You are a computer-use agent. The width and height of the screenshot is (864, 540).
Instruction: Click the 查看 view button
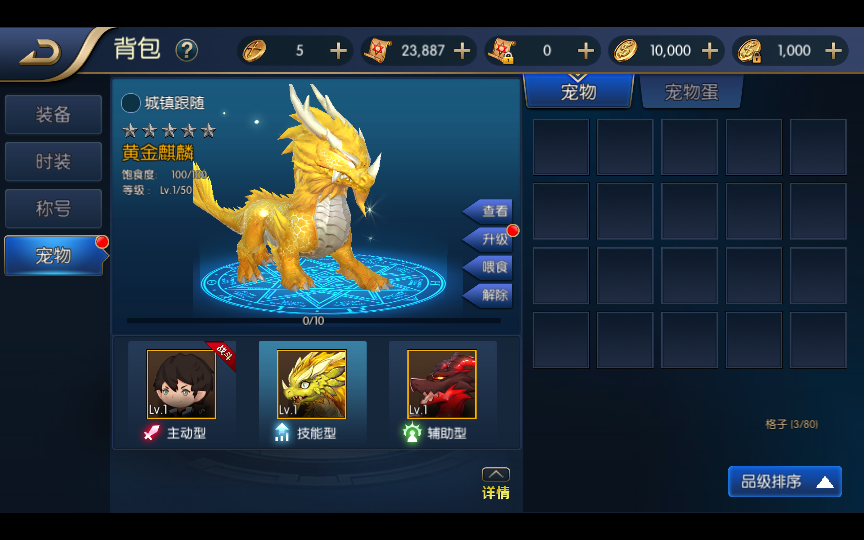coord(490,211)
